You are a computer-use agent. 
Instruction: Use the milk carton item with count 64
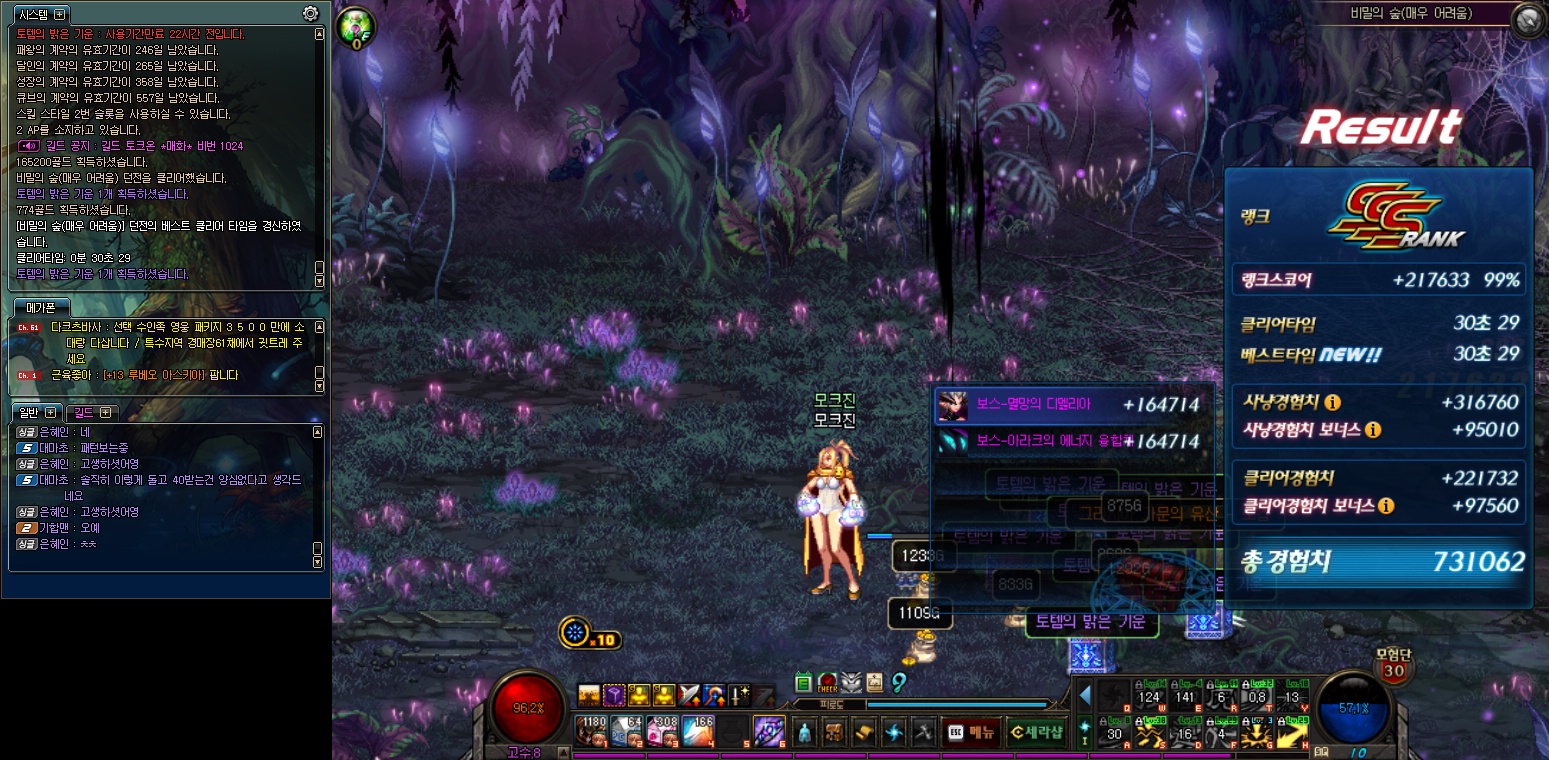coord(627,731)
